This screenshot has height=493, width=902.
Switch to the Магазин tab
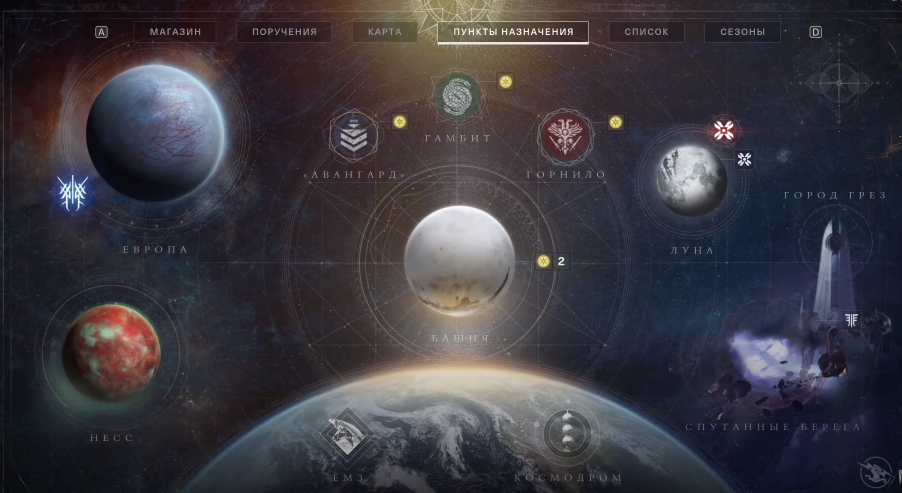click(x=175, y=32)
